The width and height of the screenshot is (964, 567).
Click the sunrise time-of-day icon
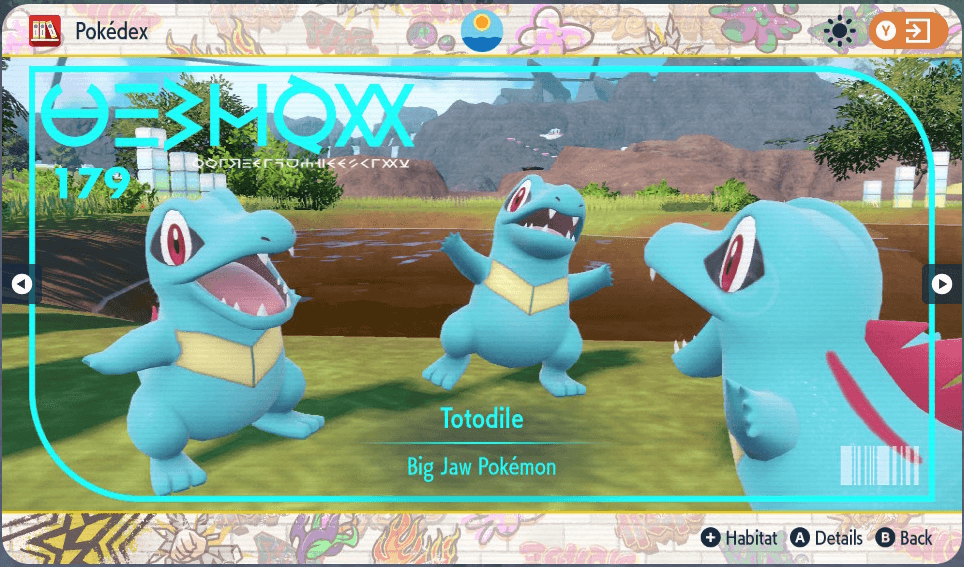pyautogui.click(x=482, y=31)
